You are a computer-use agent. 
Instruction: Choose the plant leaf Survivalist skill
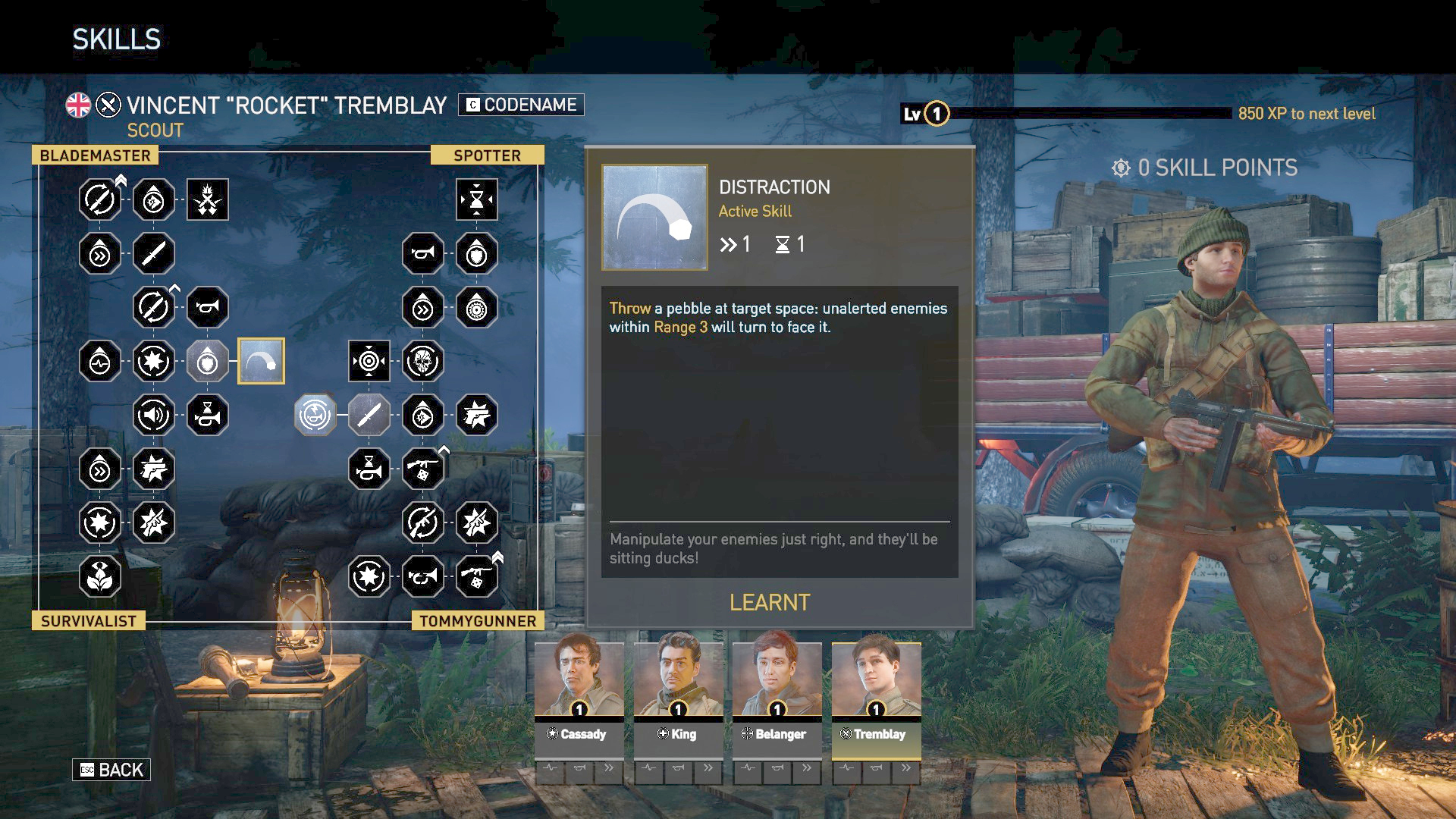[x=99, y=576]
